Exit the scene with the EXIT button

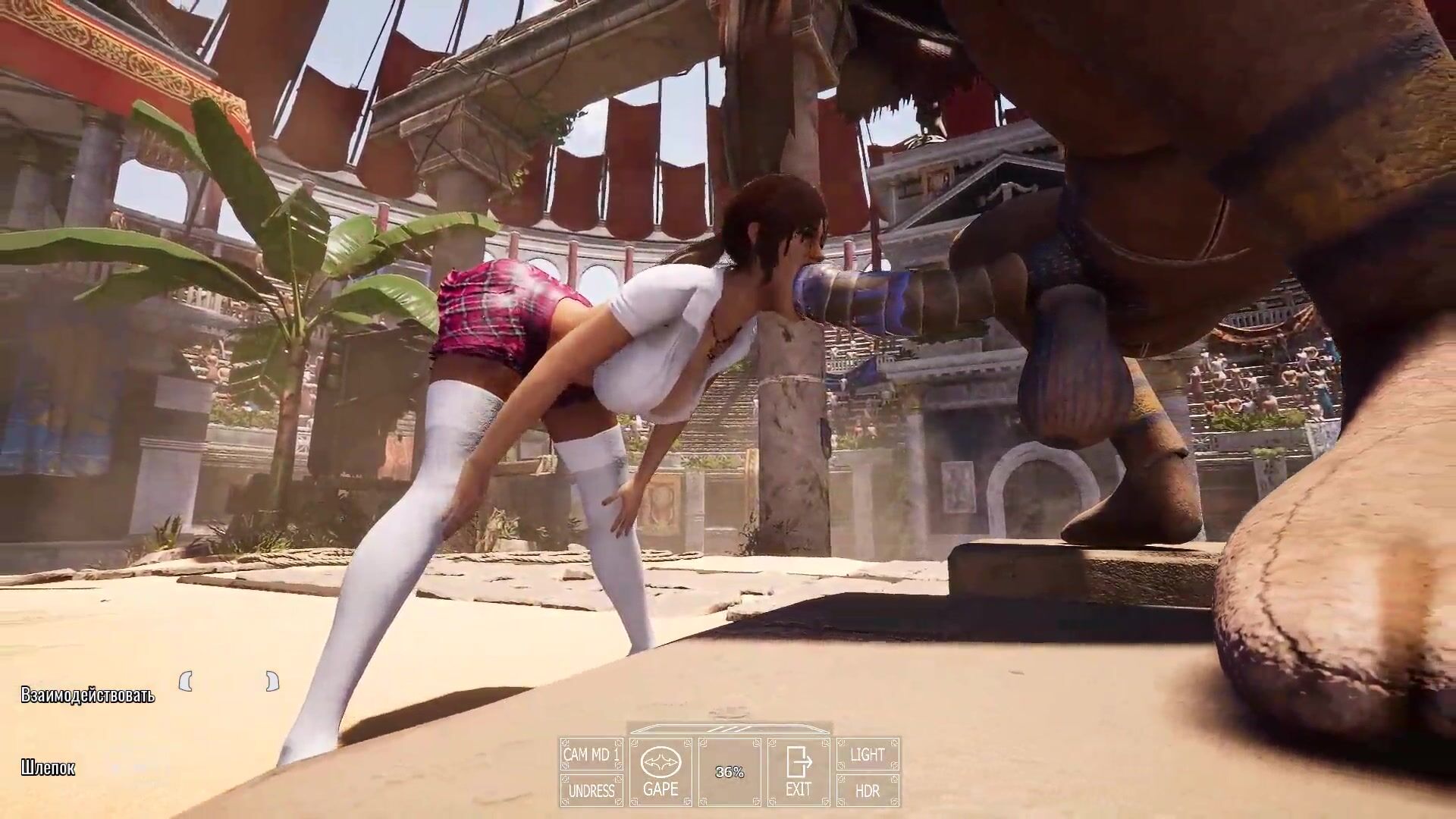(x=798, y=773)
